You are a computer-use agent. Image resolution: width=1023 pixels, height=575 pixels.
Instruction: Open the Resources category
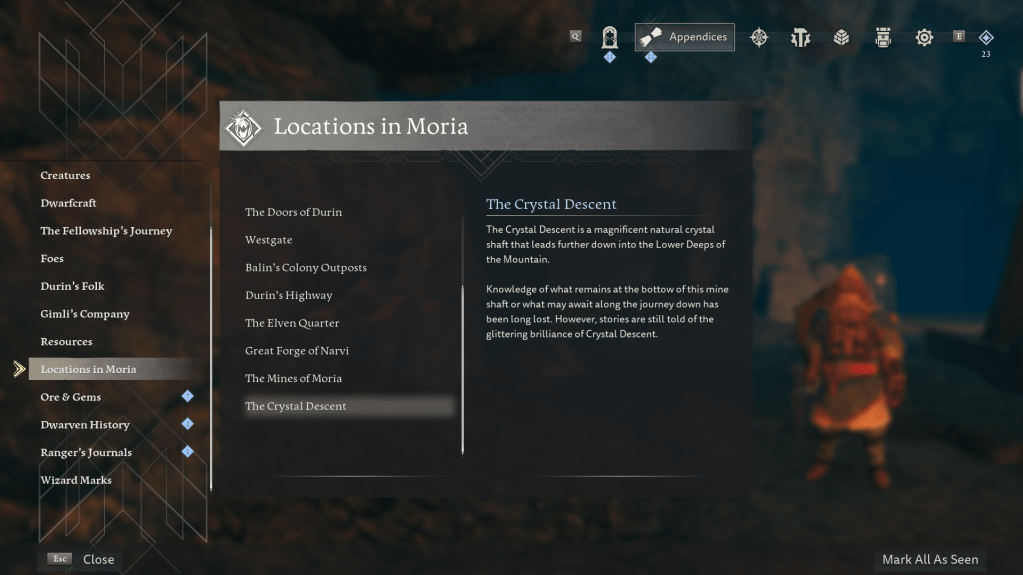point(66,342)
